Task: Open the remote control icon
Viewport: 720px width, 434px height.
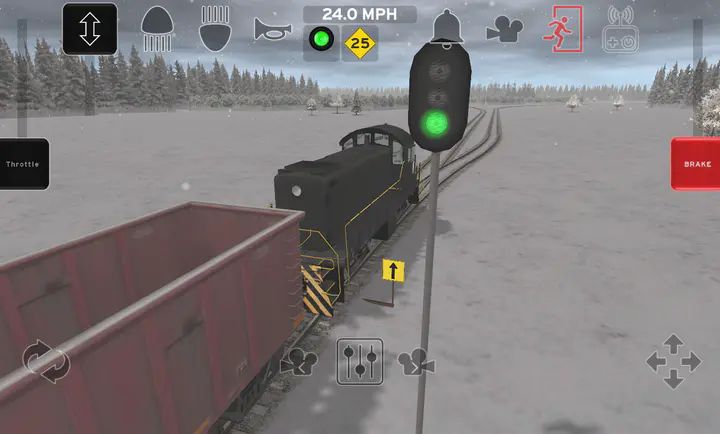Action: tap(620, 29)
